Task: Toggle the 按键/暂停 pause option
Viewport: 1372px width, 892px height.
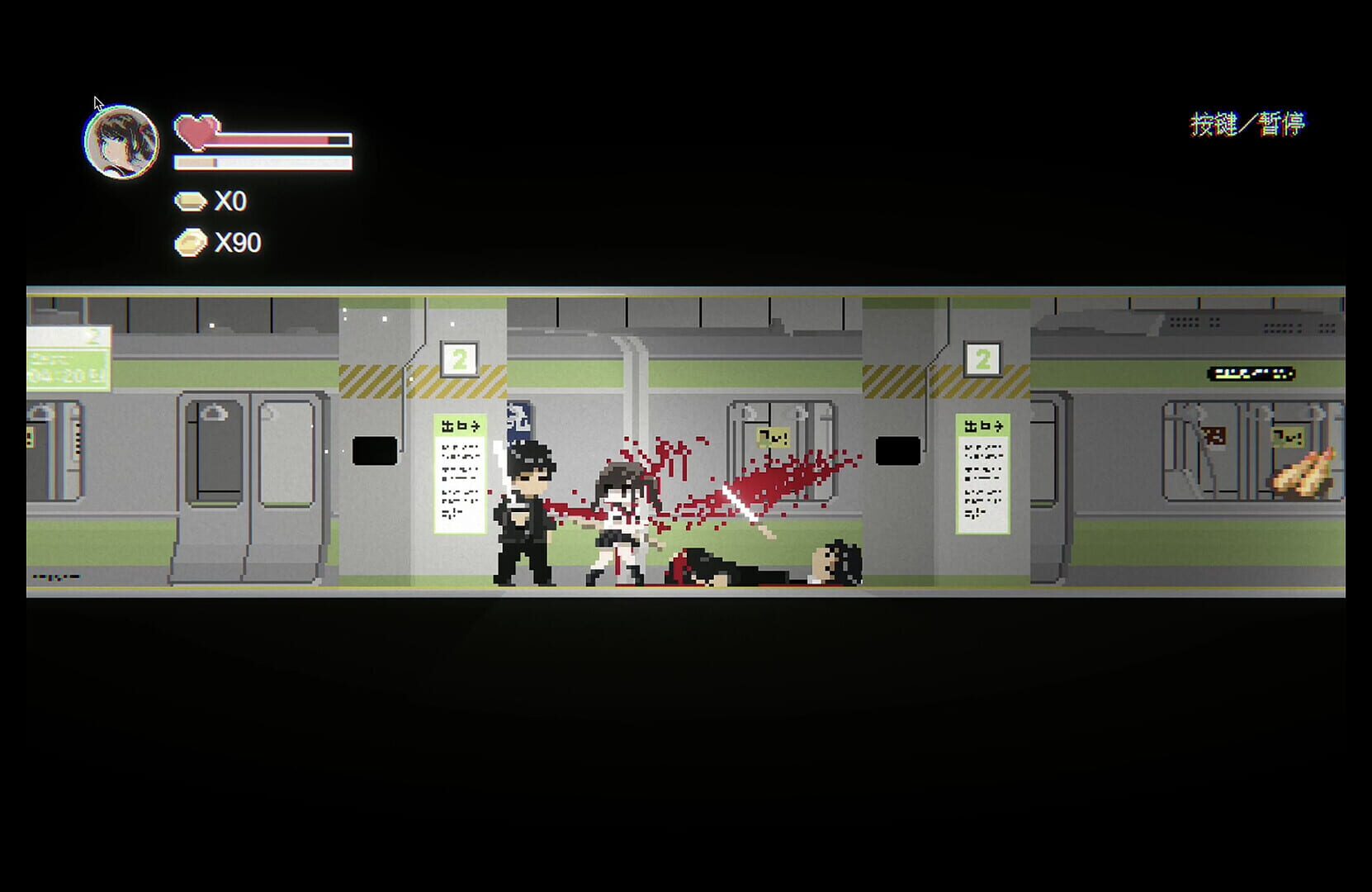Action: pyautogui.click(x=1249, y=122)
